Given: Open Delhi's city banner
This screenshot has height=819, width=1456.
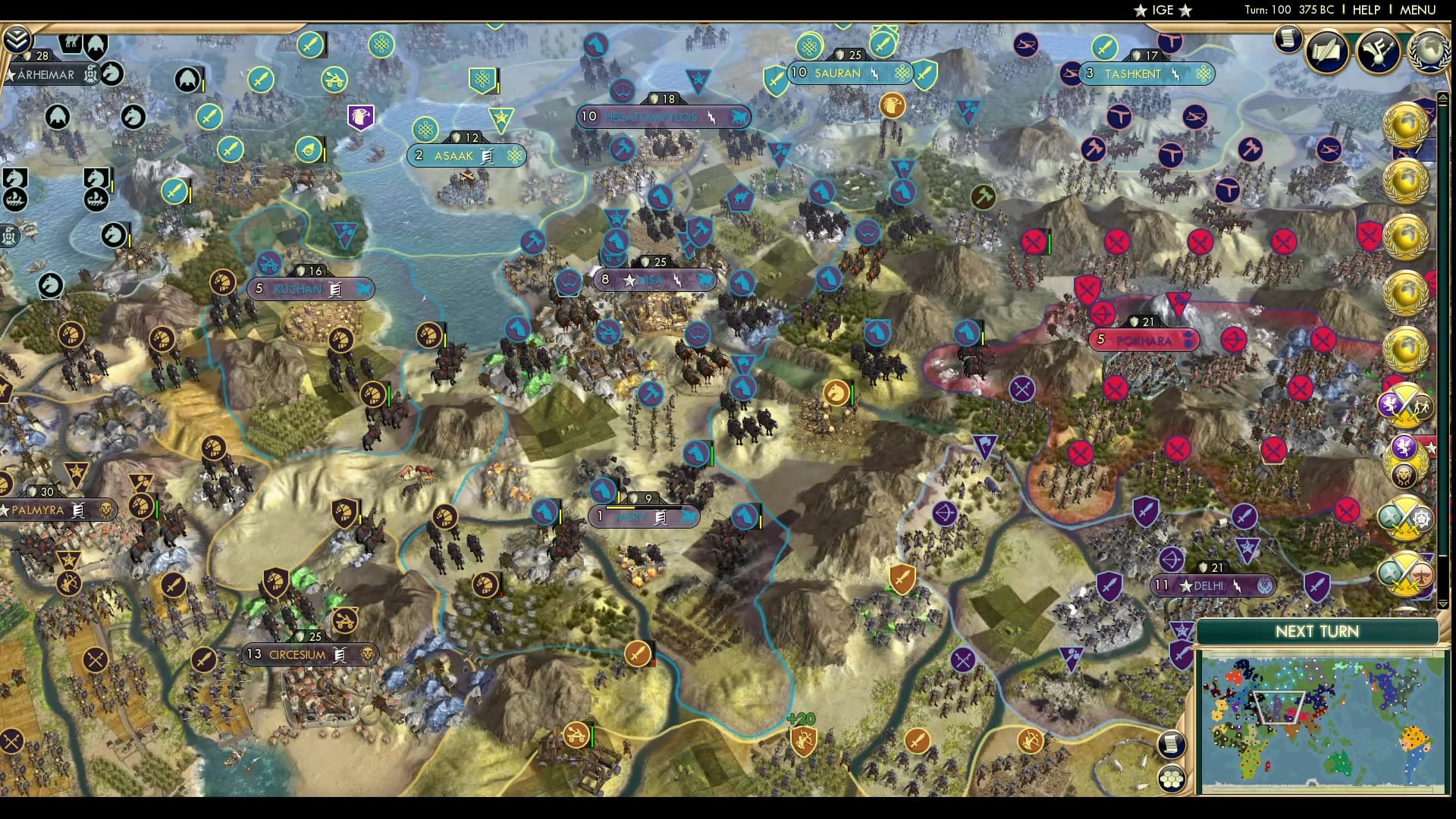Looking at the screenshot, I should click(1213, 585).
